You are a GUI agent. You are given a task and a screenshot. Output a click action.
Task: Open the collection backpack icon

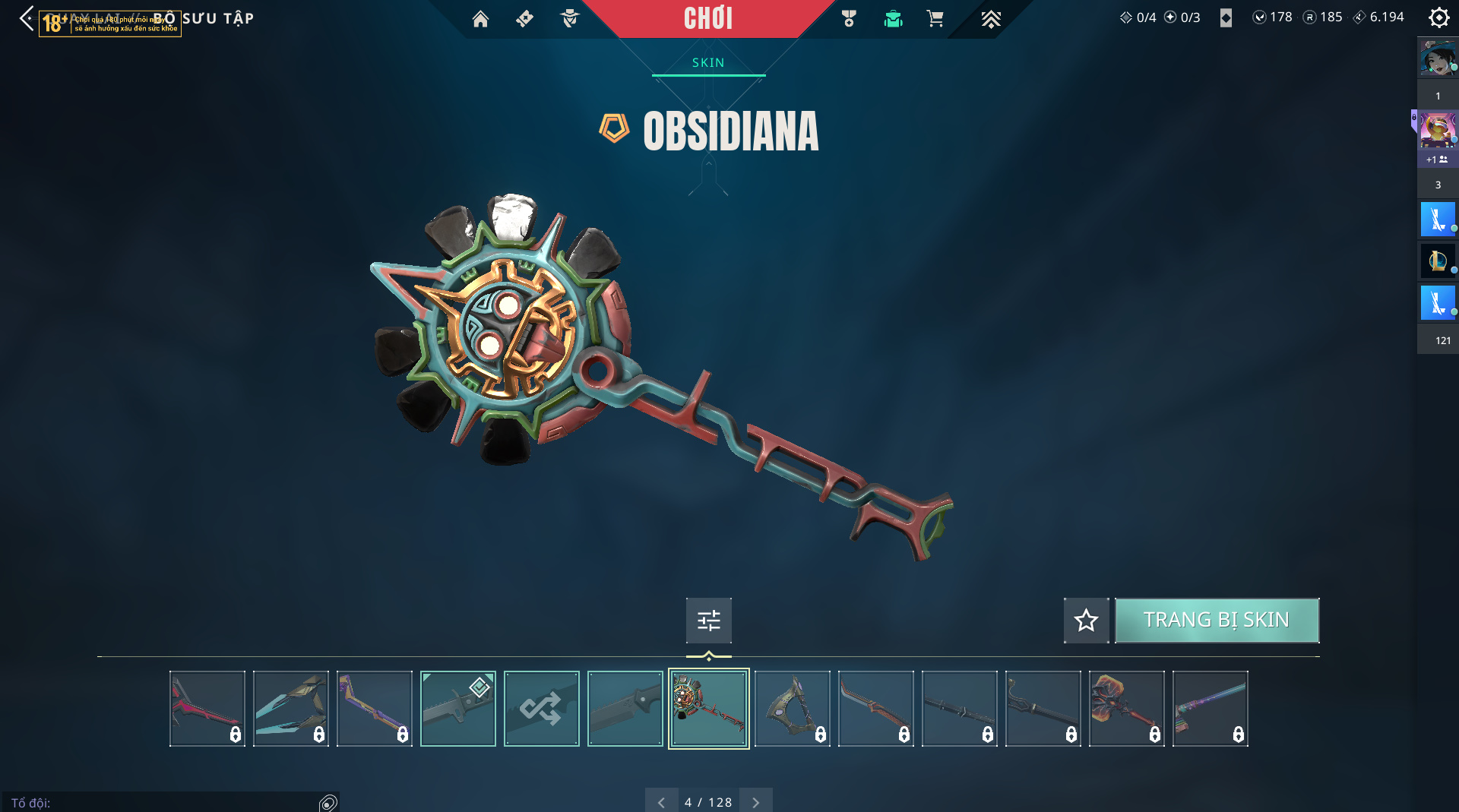pyautogui.click(x=893, y=19)
